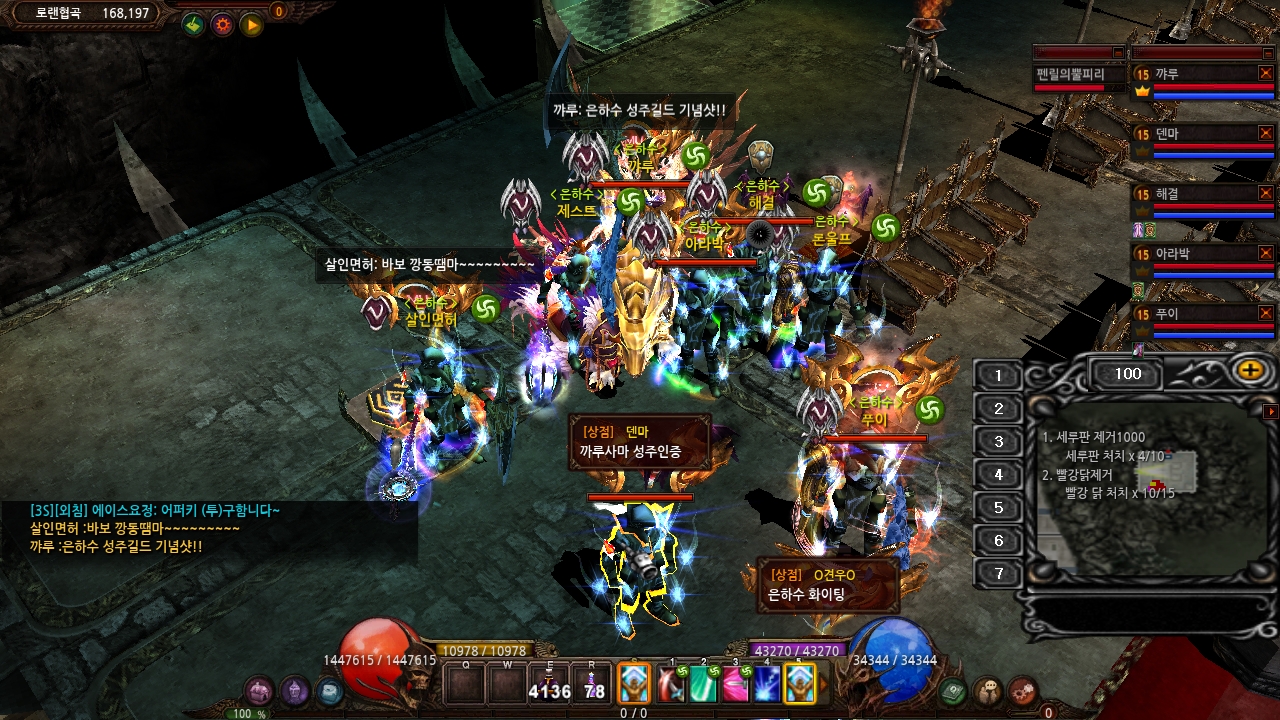
Task: Zoom the minimap with the yellow plus button
Action: click(1249, 371)
